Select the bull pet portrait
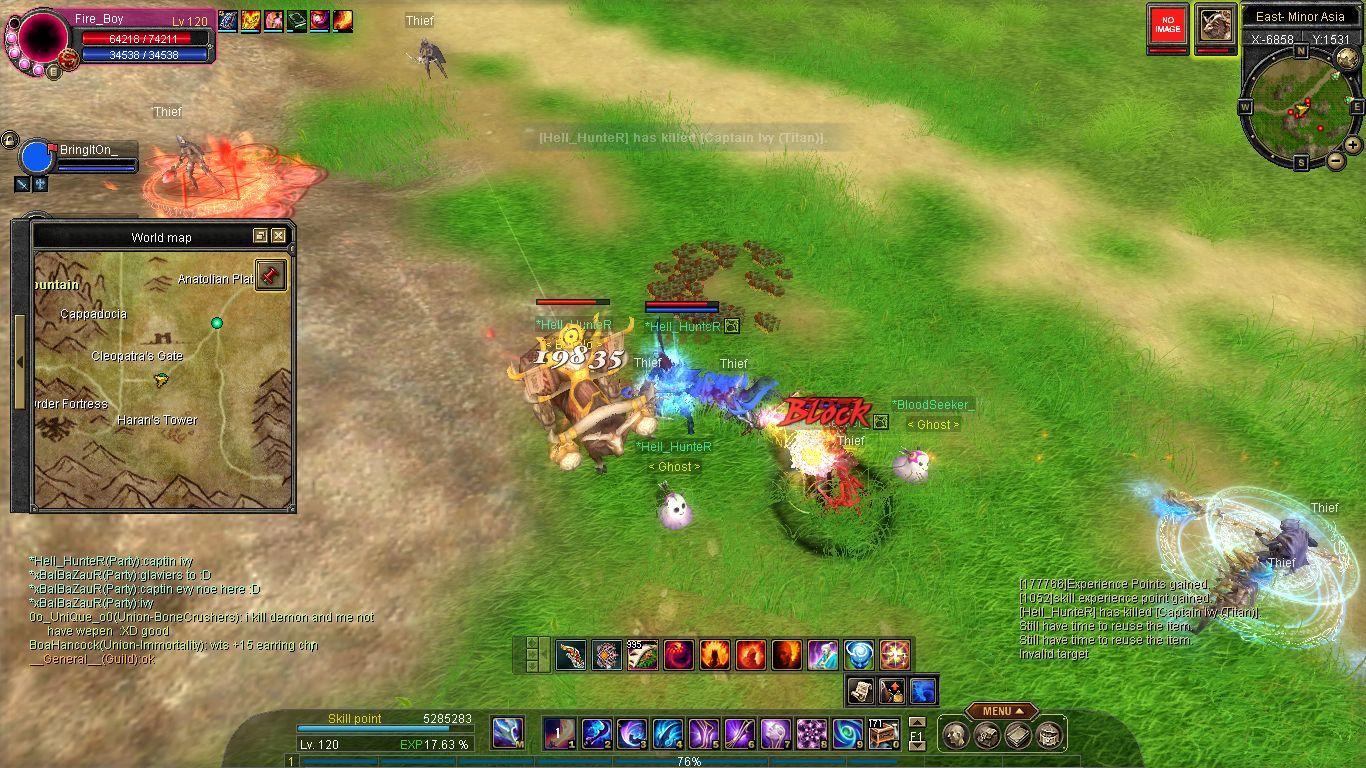Image resolution: width=1366 pixels, height=768 pixels. [1216, 25]
